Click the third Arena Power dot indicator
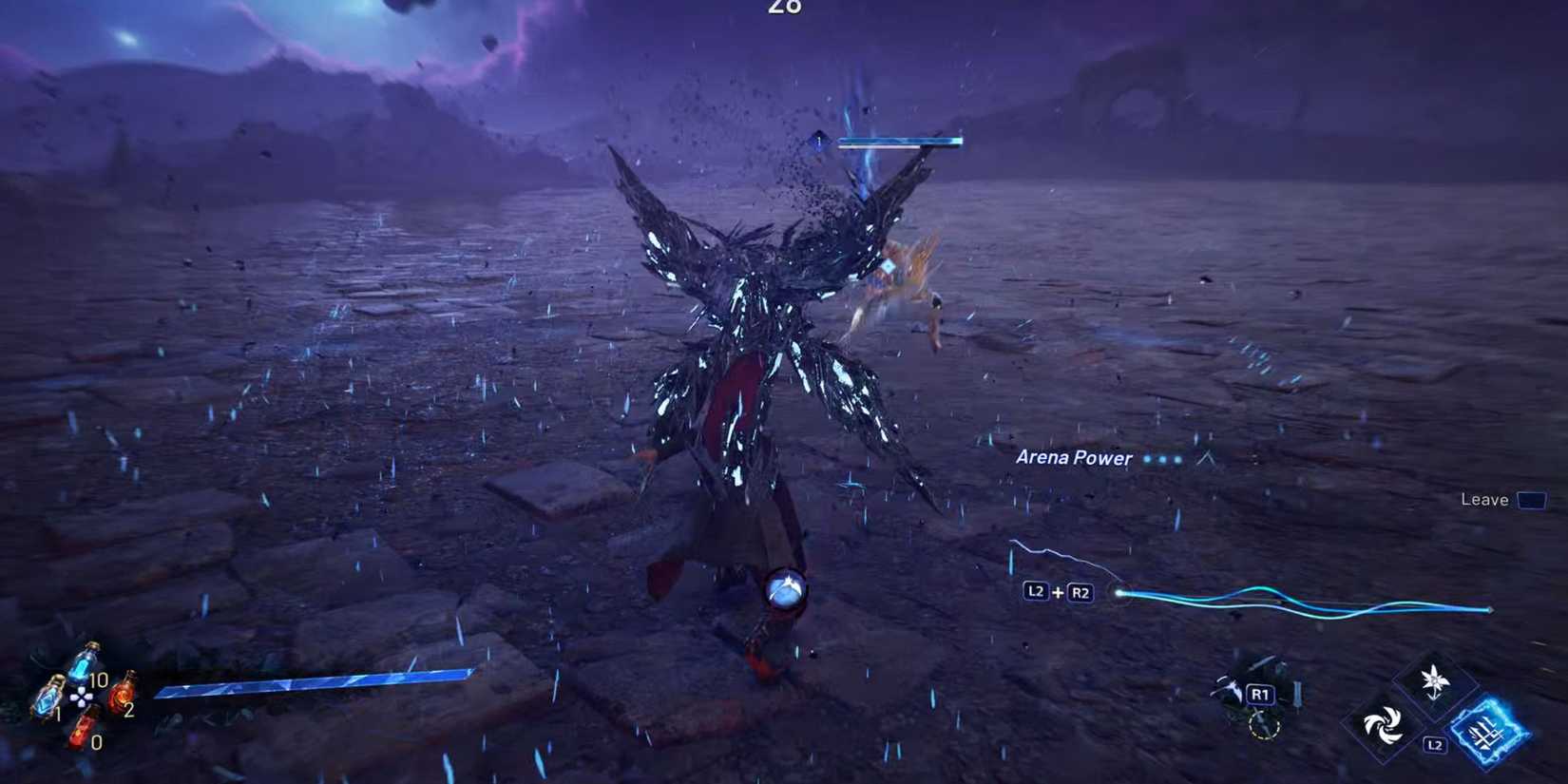This screenshot has height=784, width=1568. (x=1177, y=461)
